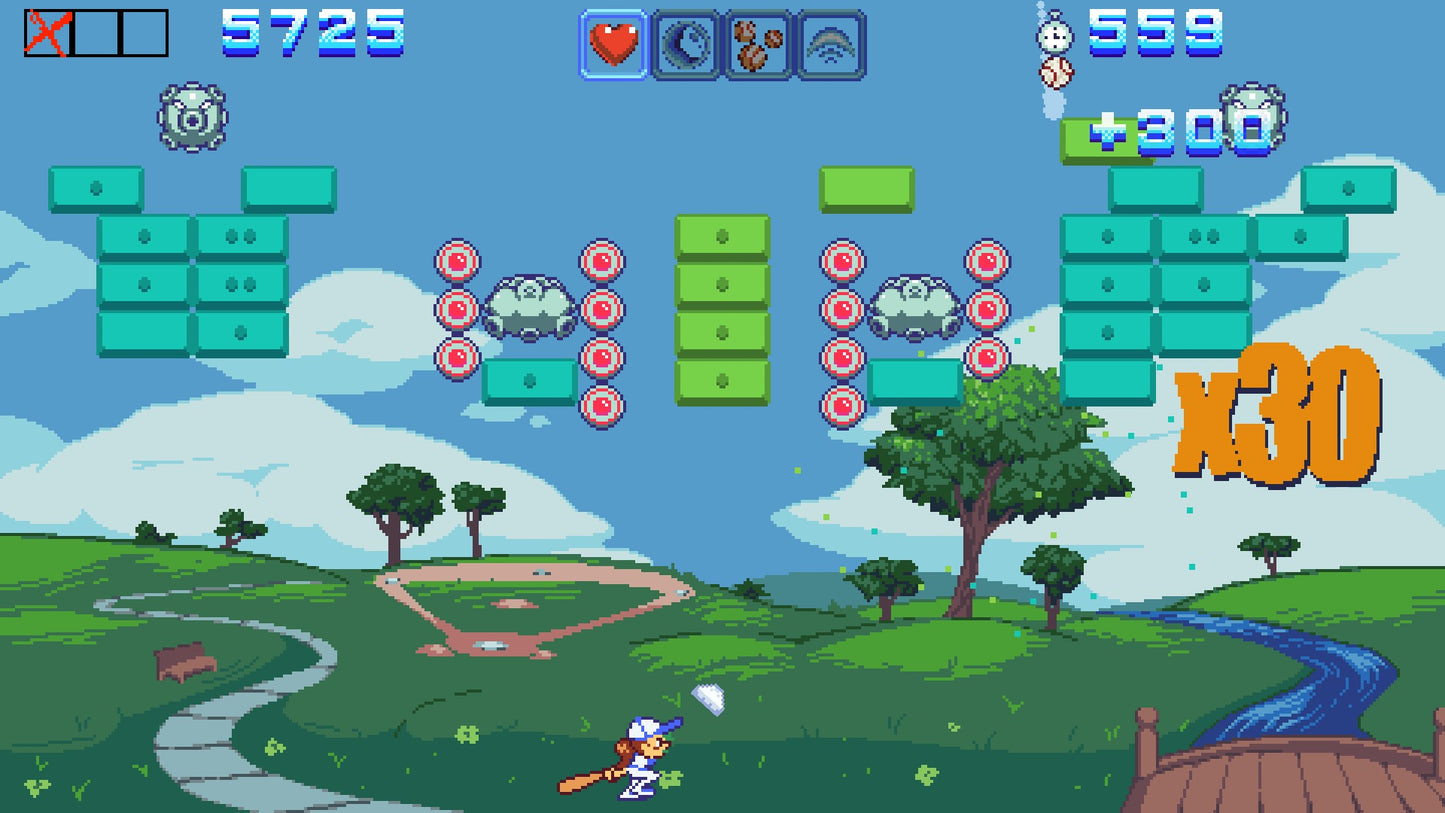Click the puffy cloud enemy between red targets
The image size is (1445, 813).
pyautogui.click(x=528, y=306)
